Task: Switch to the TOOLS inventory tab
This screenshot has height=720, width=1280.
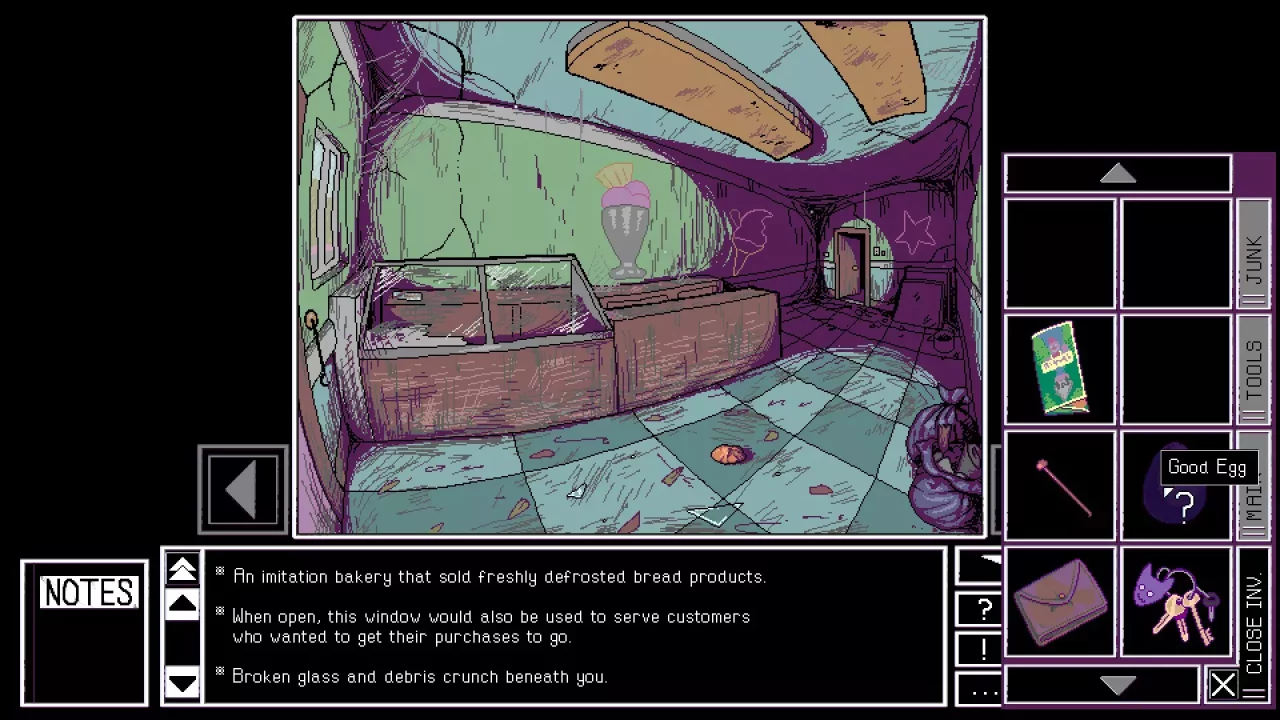Action: pos(1253,370)
